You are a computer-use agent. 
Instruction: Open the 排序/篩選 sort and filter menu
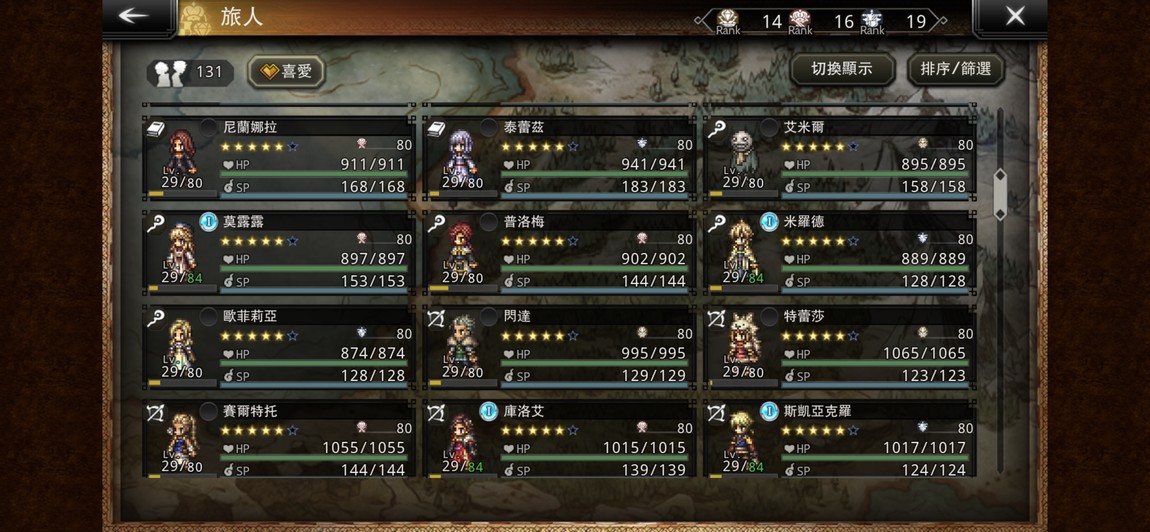[955, 69]
